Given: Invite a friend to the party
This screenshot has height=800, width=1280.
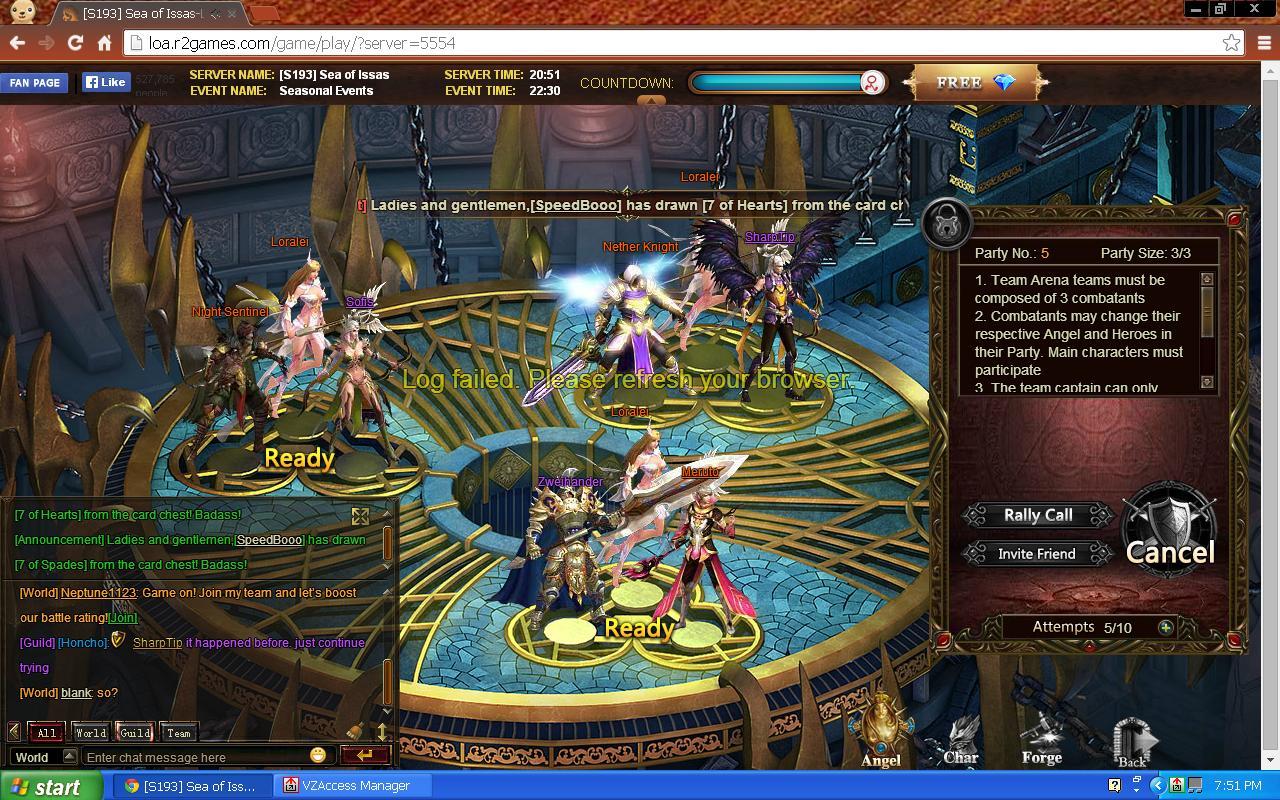Looking at the screenshot, I should coord(1037,554).
